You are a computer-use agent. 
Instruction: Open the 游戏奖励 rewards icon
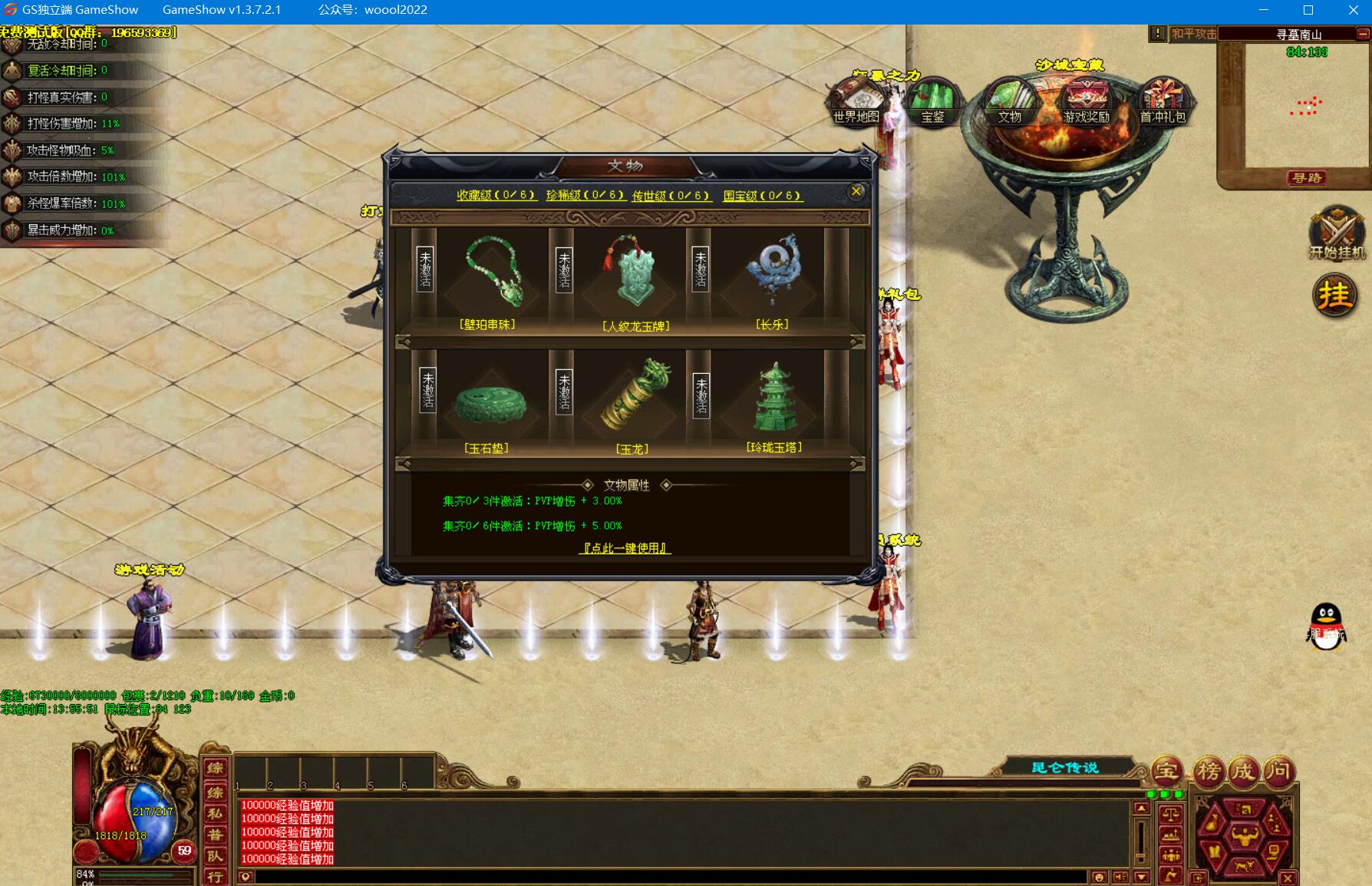pos(1087,102)
